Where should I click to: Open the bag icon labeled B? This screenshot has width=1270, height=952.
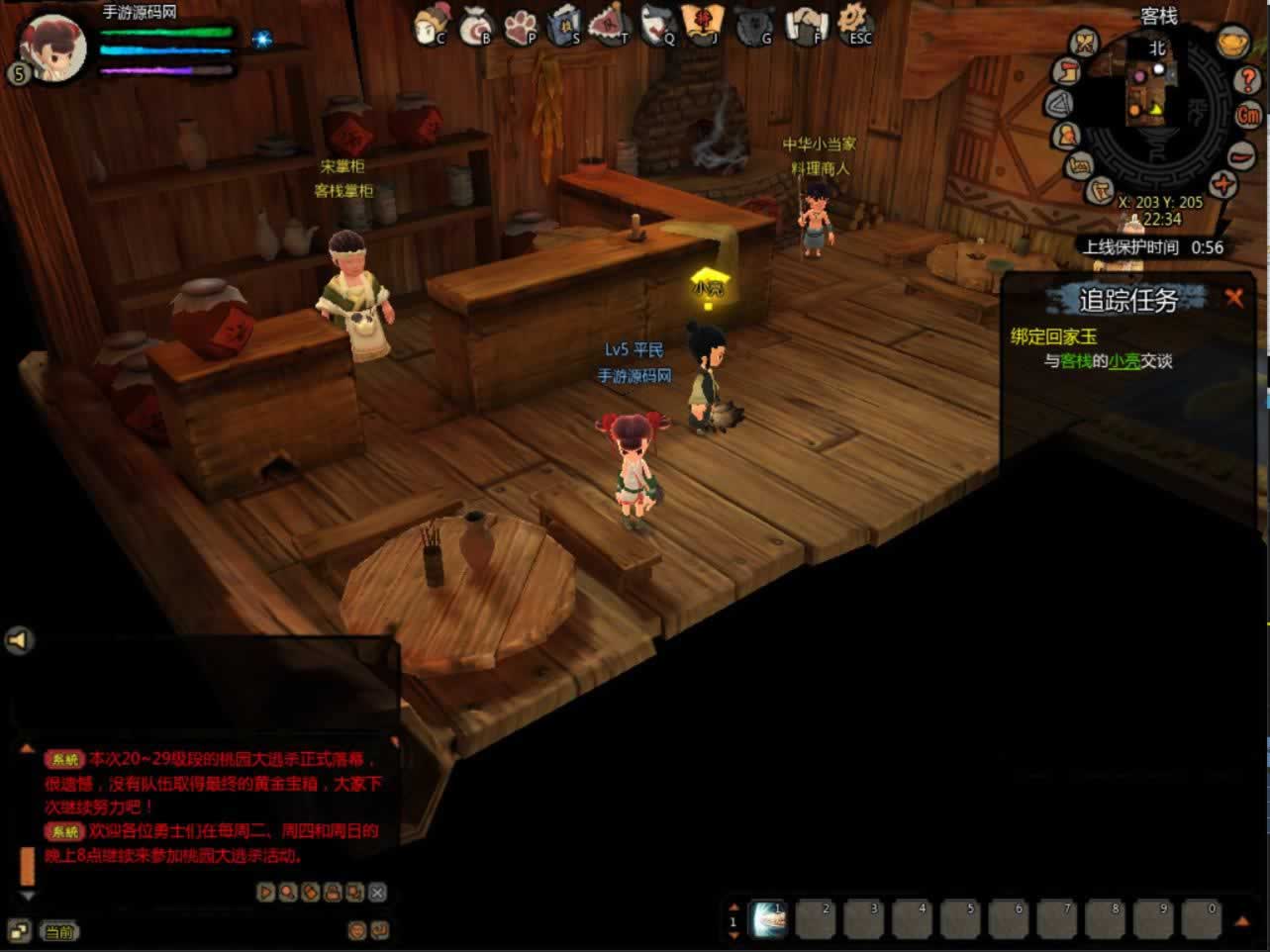(476, 26)
